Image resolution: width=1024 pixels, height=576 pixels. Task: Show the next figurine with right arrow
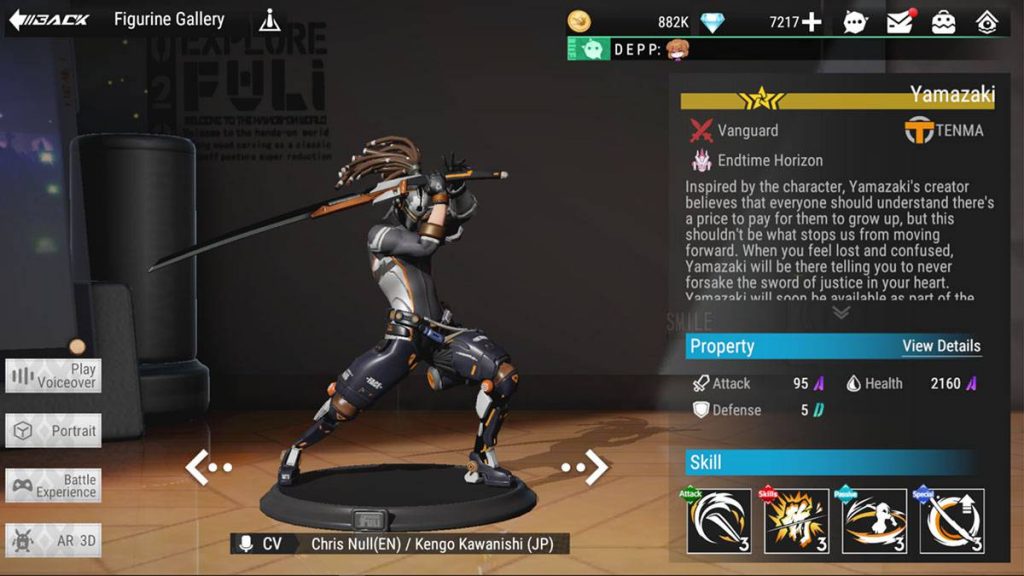(x=586, y=467)
